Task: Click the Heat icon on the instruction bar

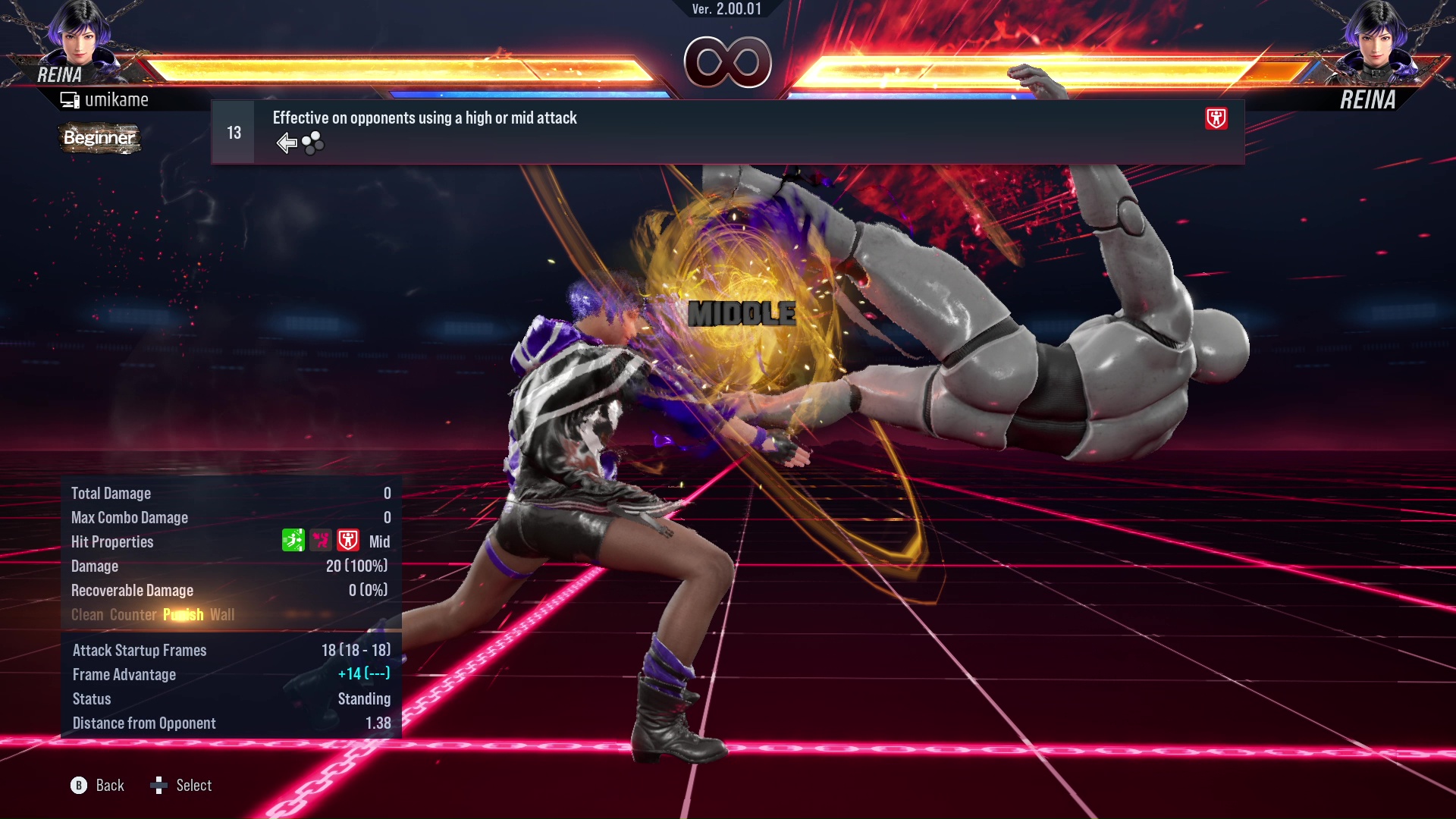Action: [x=1215, y=119]
